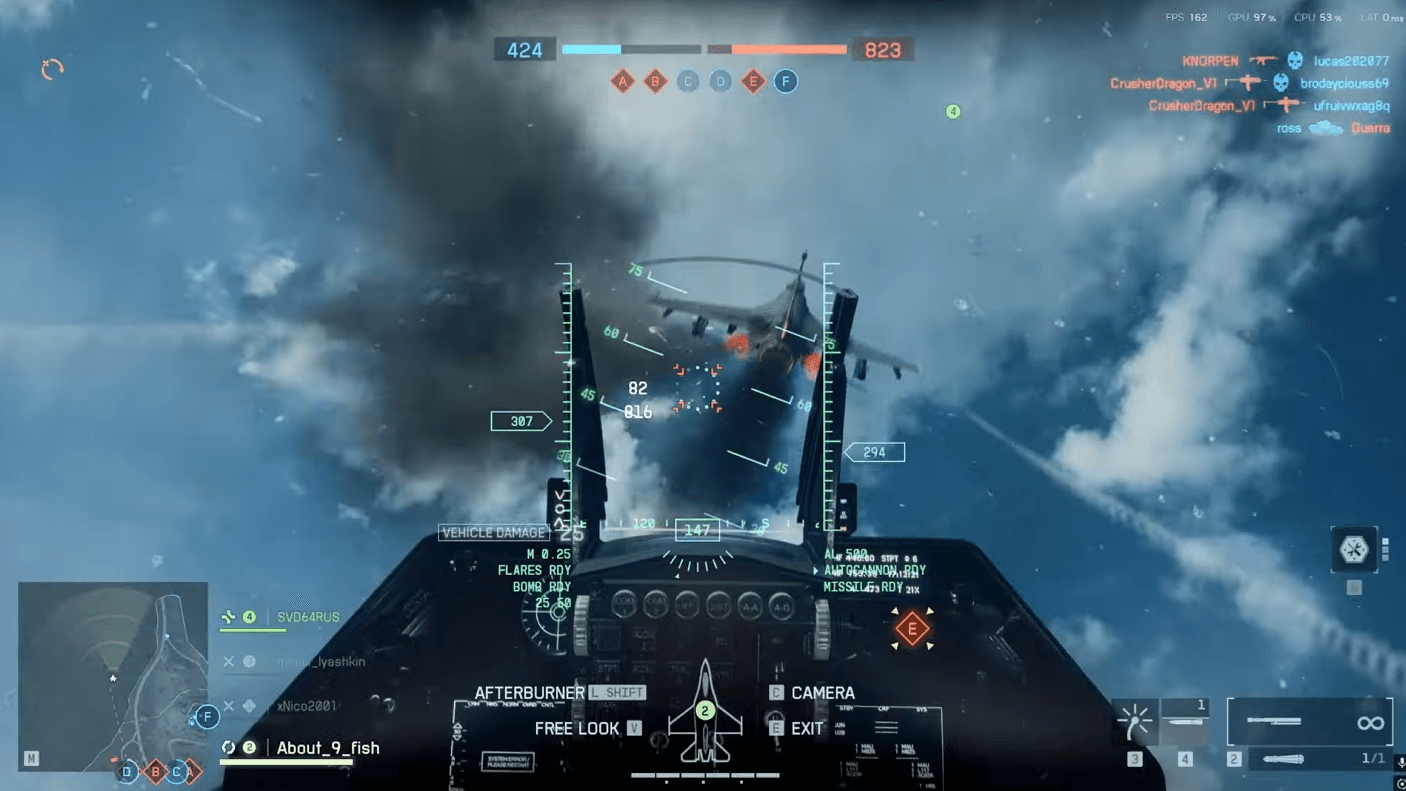1406x791 pixels.
Task: Activate the repair system wrench icon
Action: click(x=1354, y=550)
